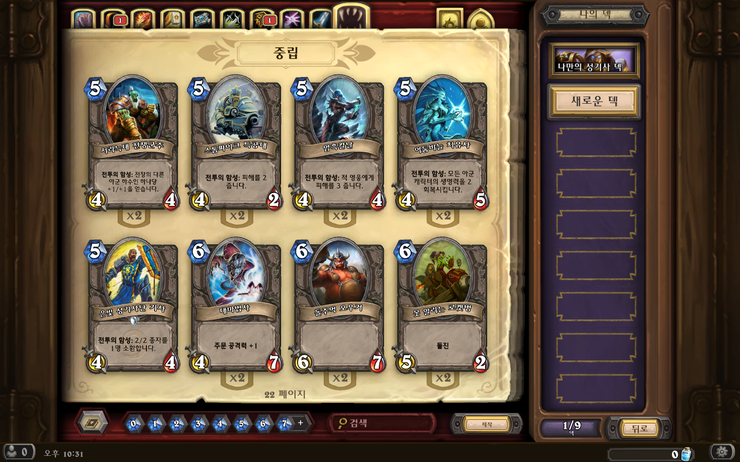The width and height of the screenshot is (740, 462).
Task: Focus the 검색 search box
Action: point(385,424)
